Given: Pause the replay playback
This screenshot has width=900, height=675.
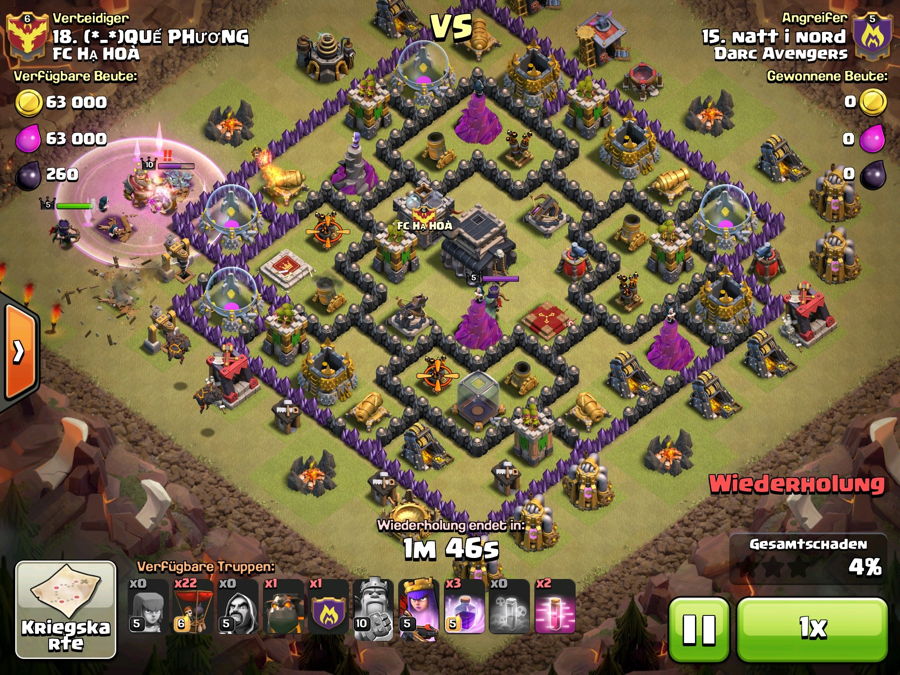Looking at the screenshot, I should (x=699, y=629).
